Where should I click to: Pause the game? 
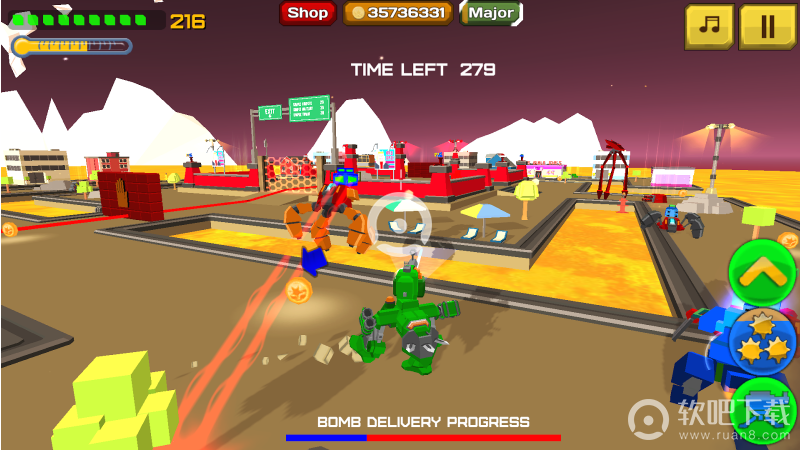pos(767,27)
